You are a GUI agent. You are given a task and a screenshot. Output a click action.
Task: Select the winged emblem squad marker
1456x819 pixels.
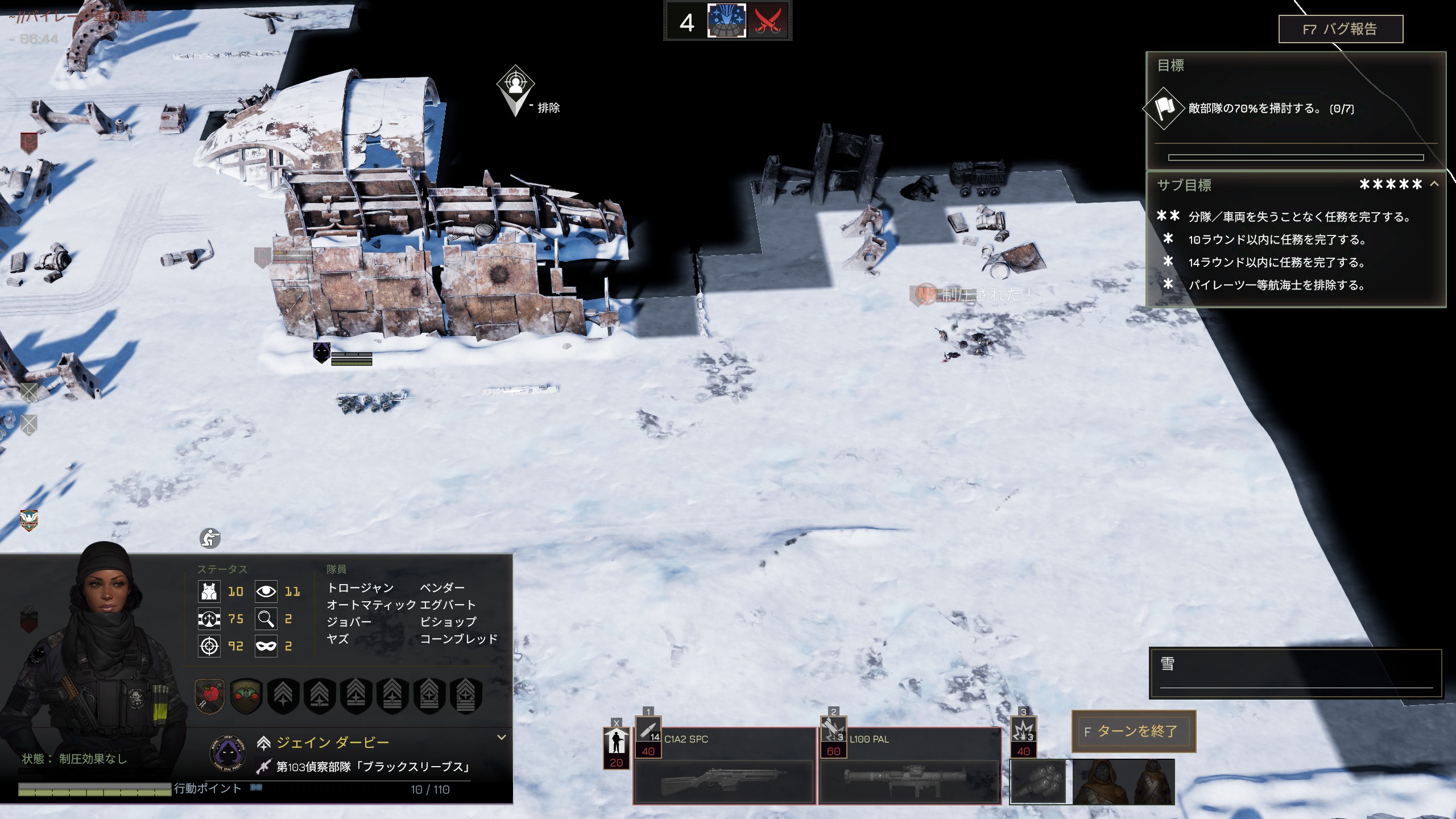pos(29,520)
